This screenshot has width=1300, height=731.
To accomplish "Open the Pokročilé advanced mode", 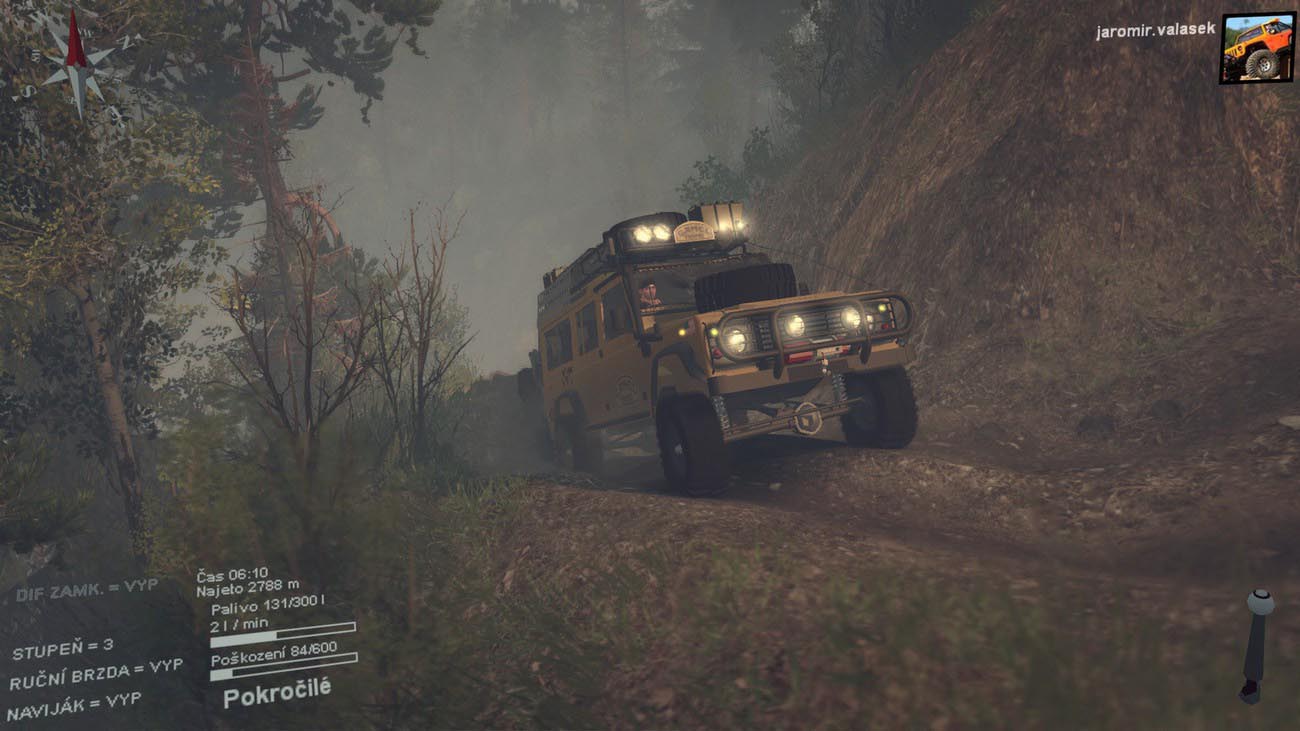I will point(276,692).
